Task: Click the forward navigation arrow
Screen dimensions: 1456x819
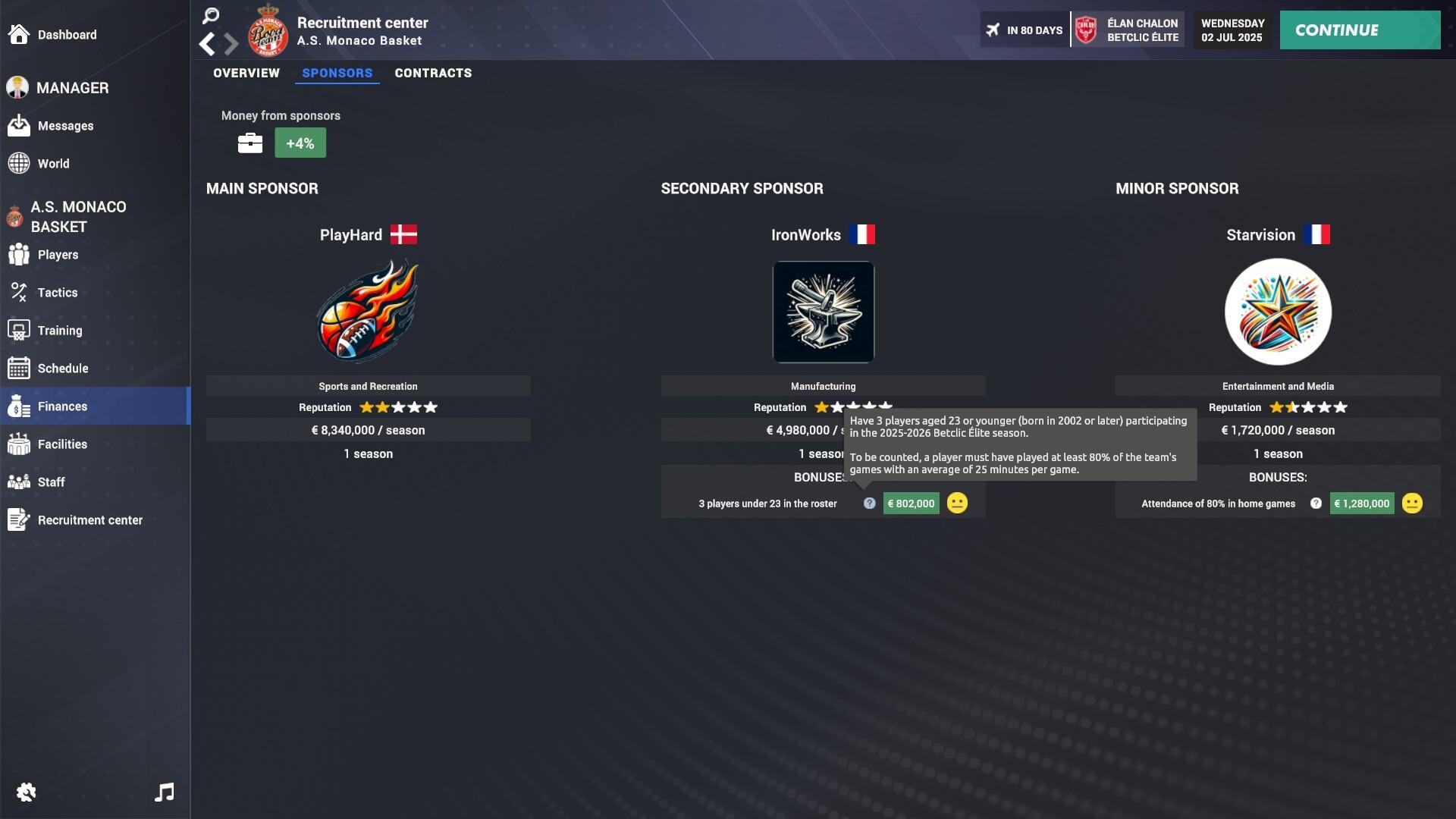Action: coord(230,44)
